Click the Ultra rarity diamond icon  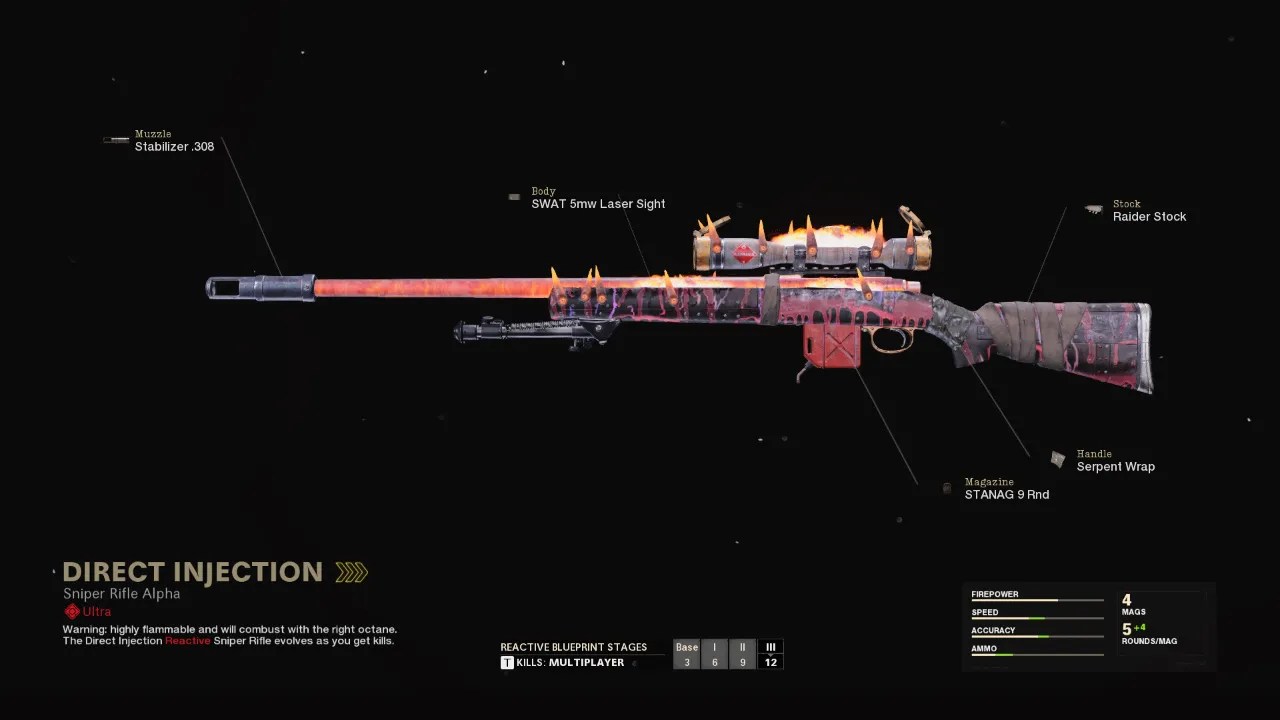click(x=70, y=612)
